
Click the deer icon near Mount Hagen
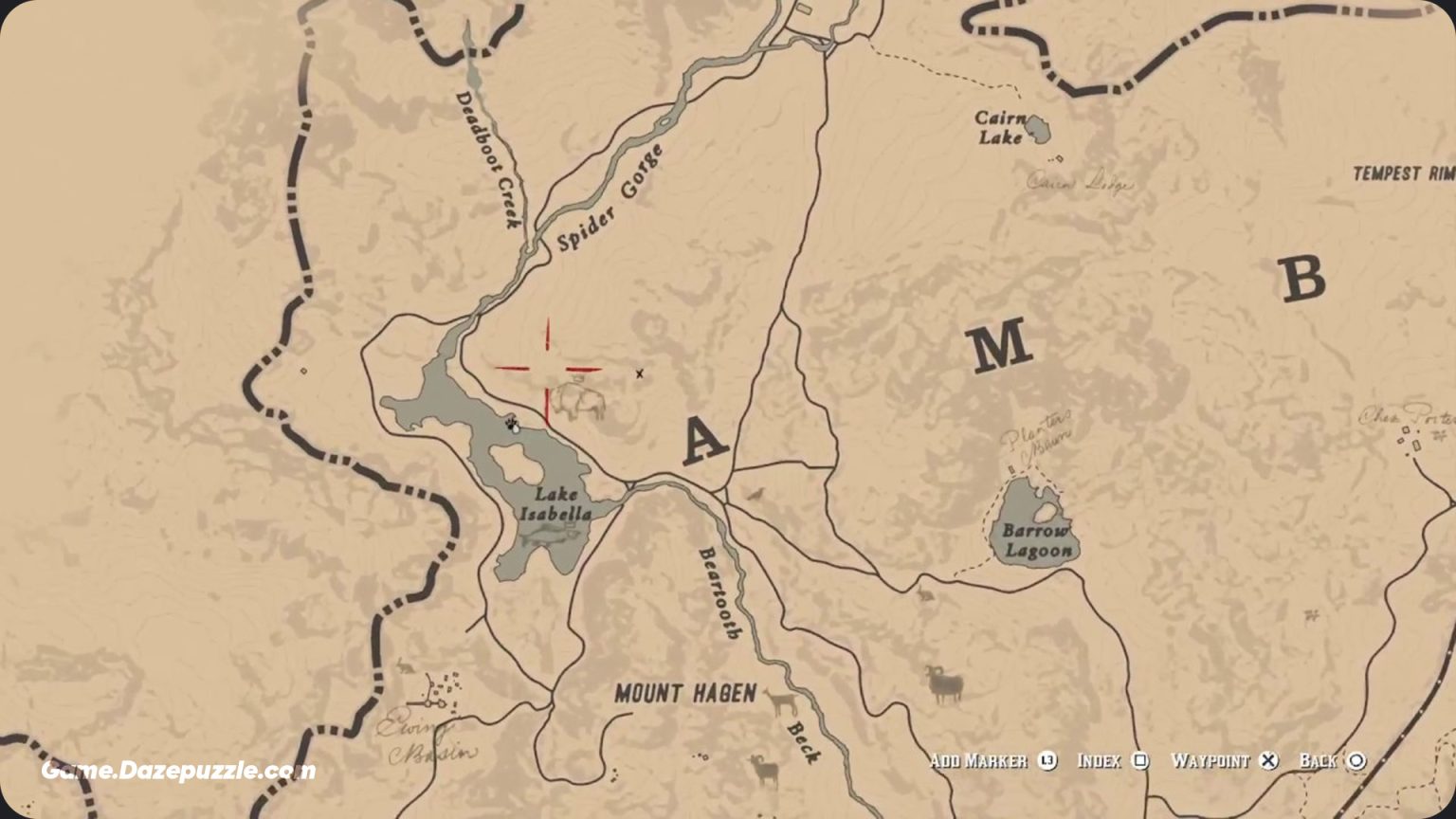[780, 701]
